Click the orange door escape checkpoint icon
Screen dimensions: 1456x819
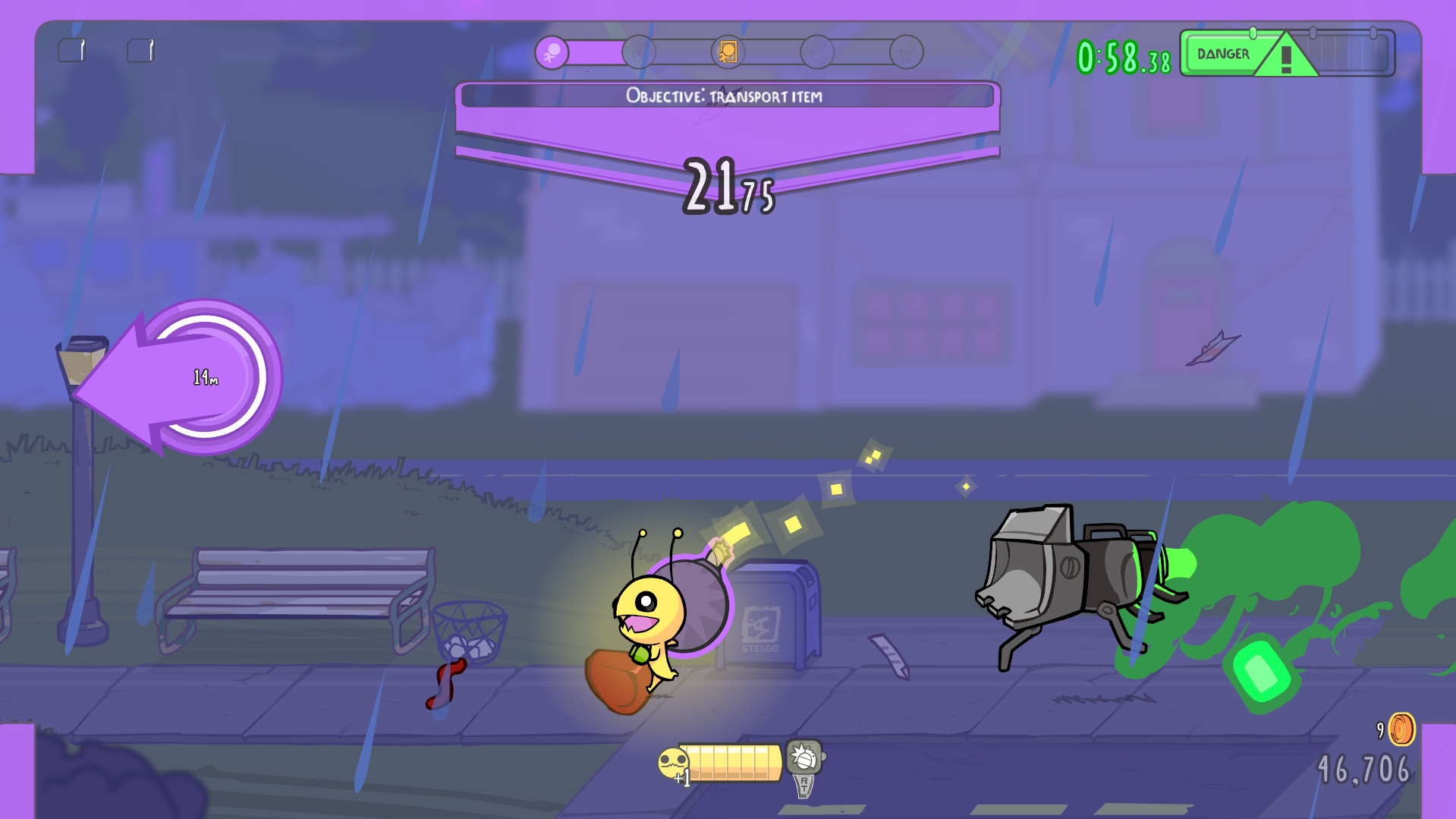(x=728, y=51)
